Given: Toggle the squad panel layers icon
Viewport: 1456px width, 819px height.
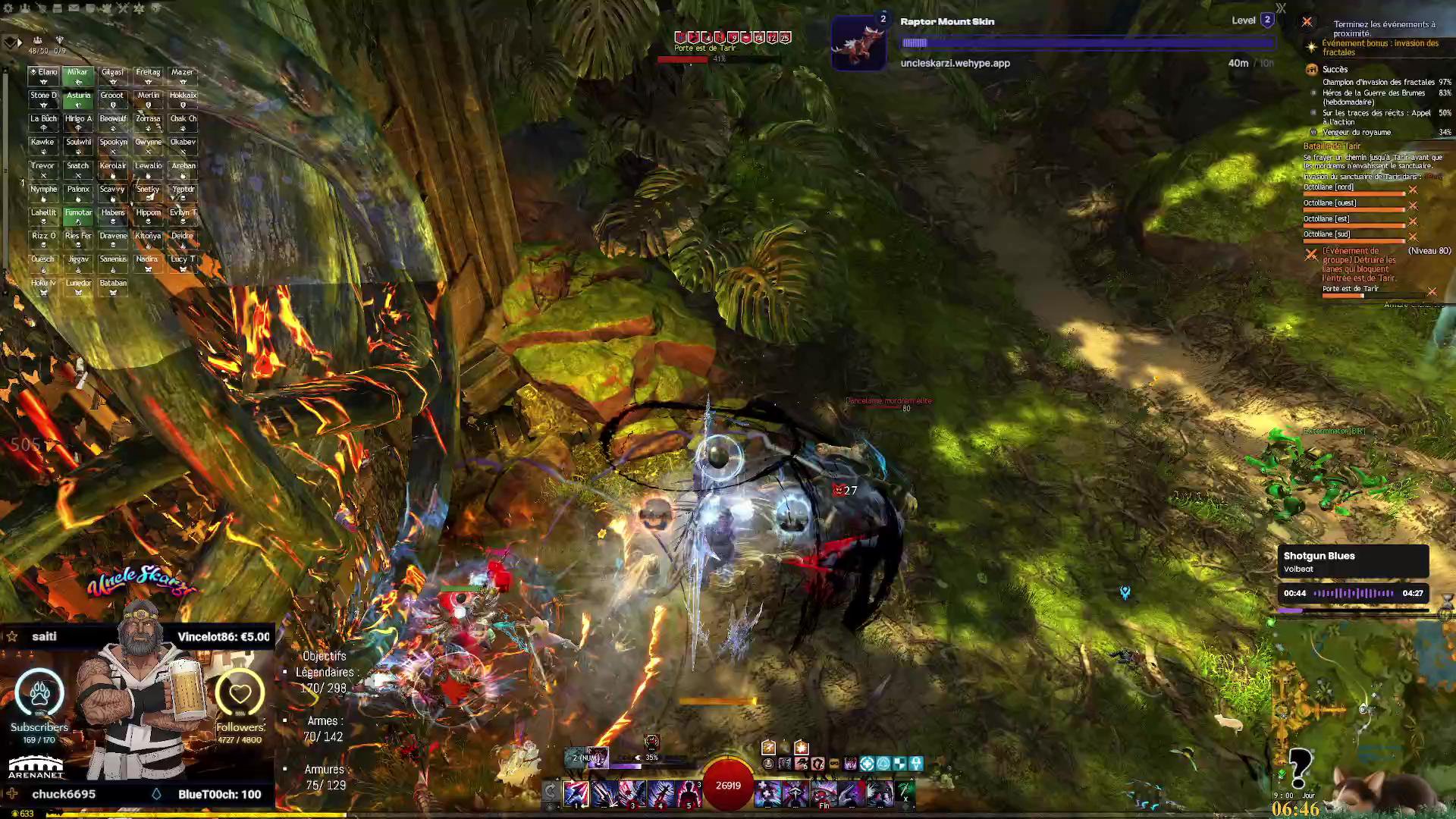Looking at the screenshot, I should point(9,42).
